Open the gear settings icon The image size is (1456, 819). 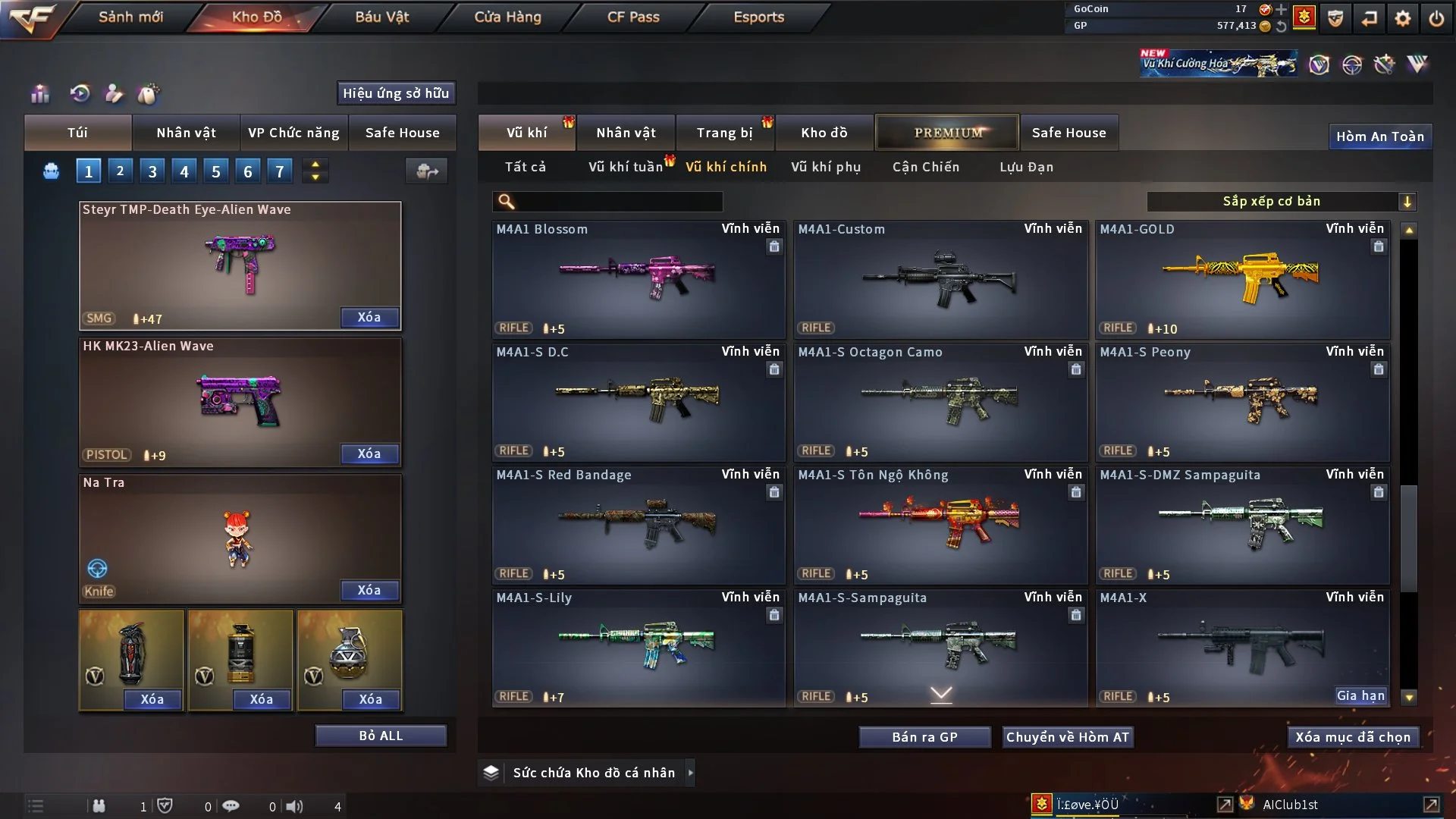(x=1402, y=17)
